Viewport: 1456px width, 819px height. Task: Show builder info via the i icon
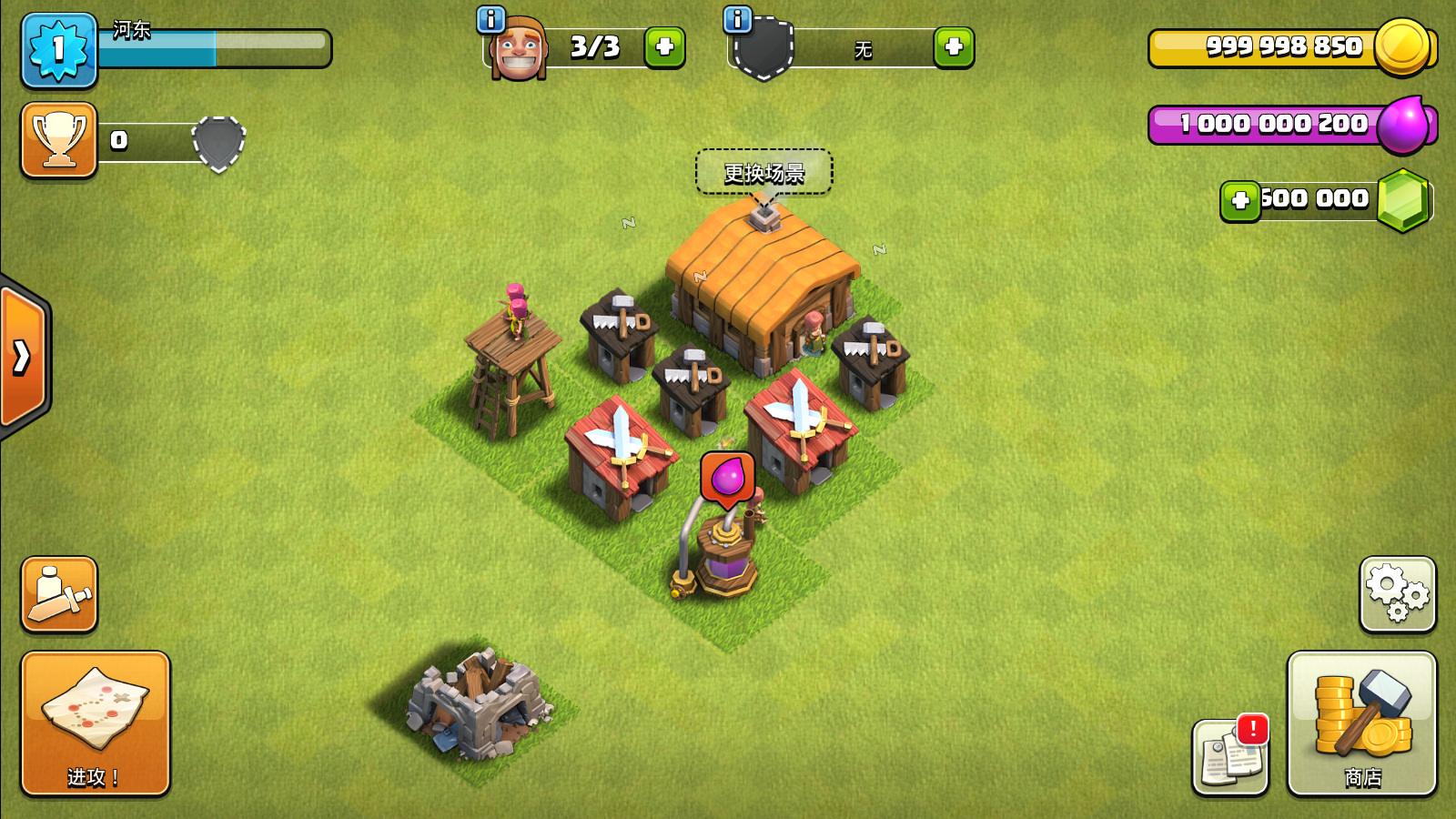[x=490, y=19]
